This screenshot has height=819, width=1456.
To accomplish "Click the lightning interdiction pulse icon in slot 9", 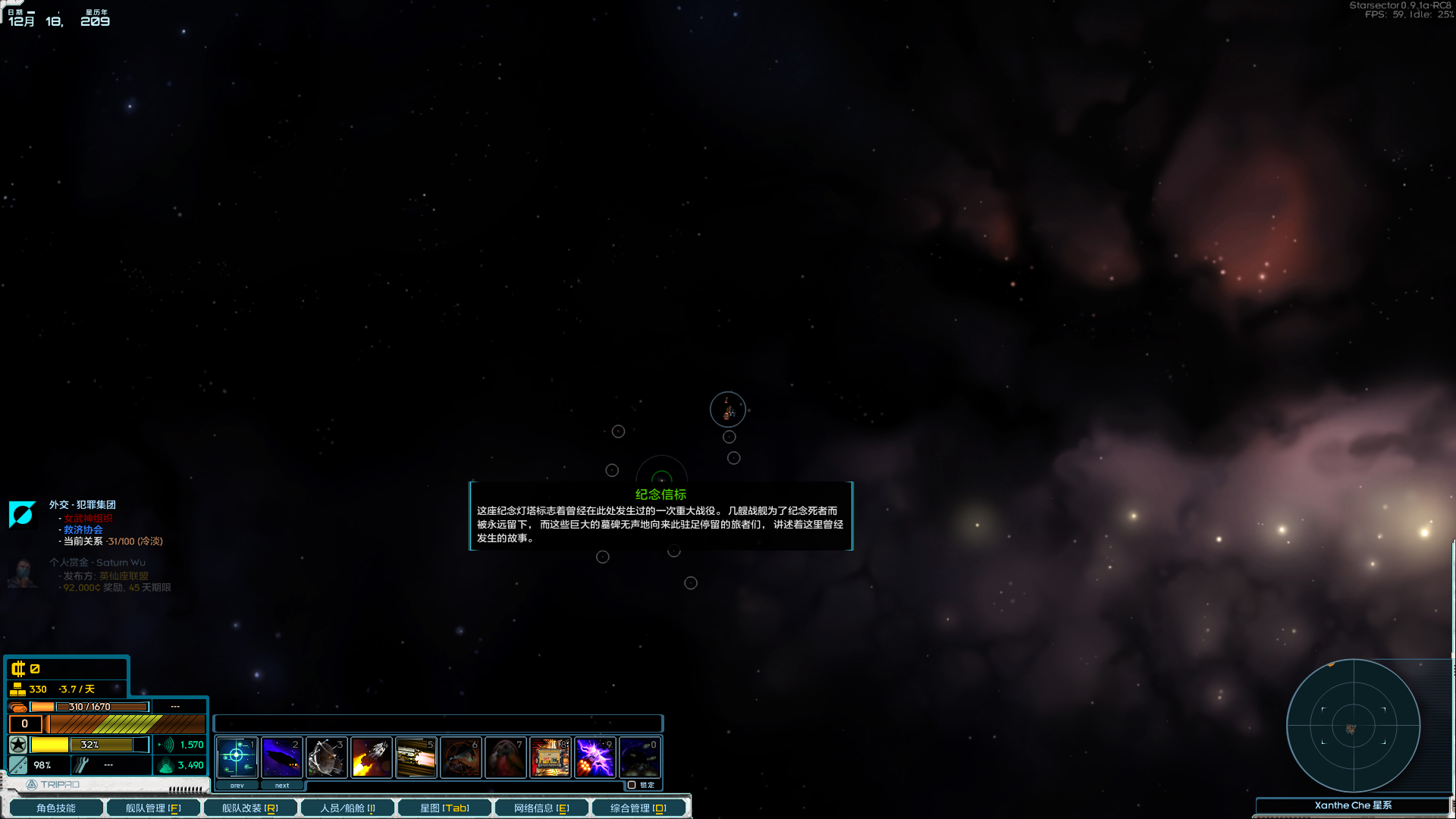I will 595,757.
